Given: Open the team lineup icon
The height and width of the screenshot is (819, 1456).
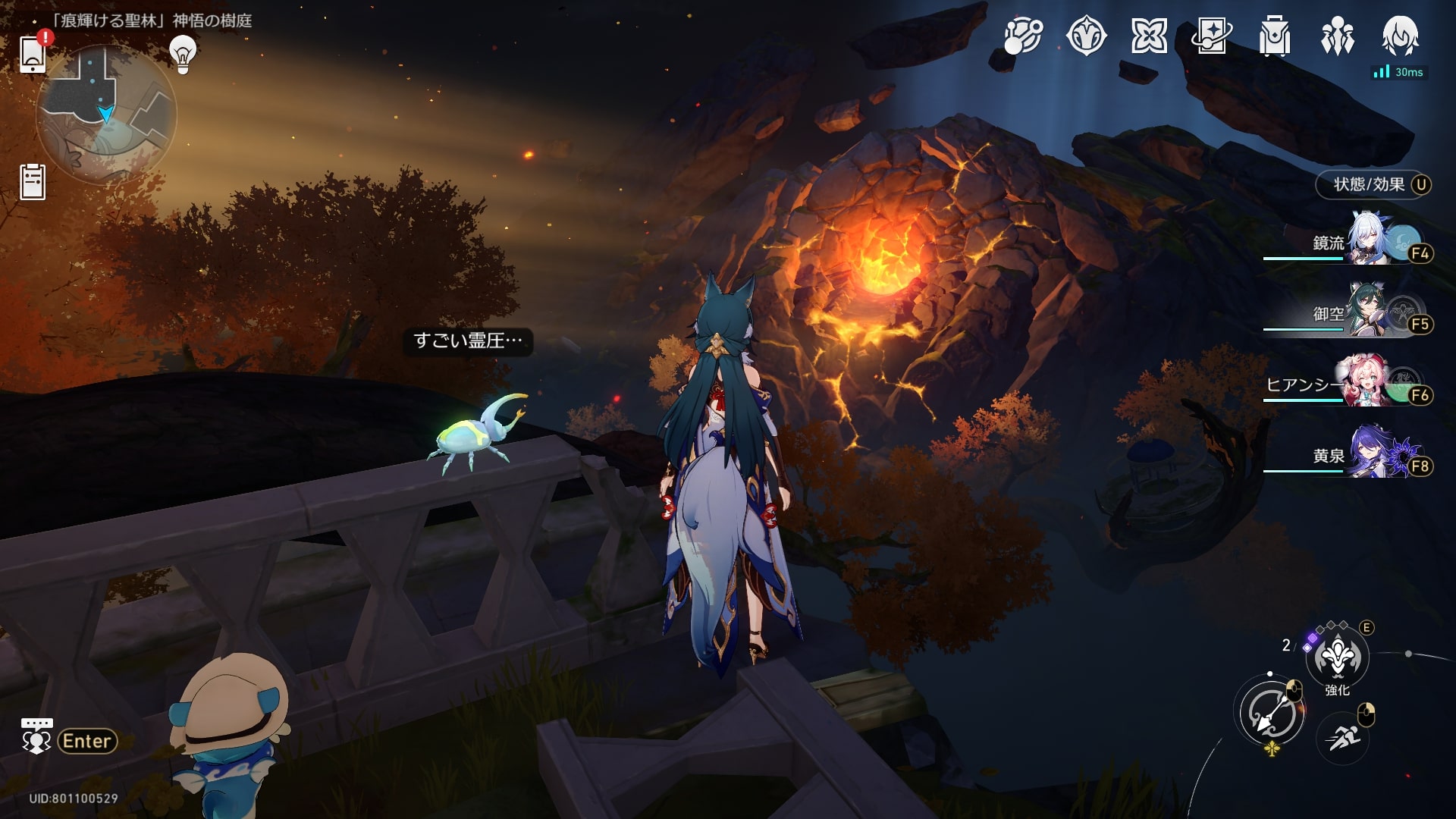Looking at the screenshot, I should (x=1338, y=36).
